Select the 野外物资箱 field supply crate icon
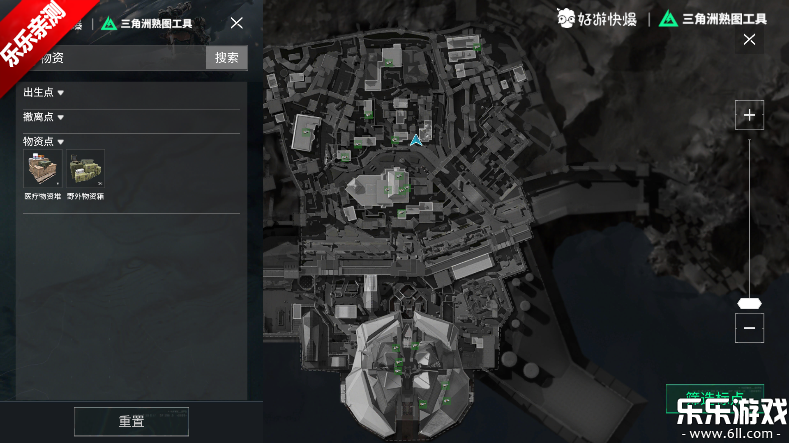This screenshot has height=443, width=789. point(86,170)
